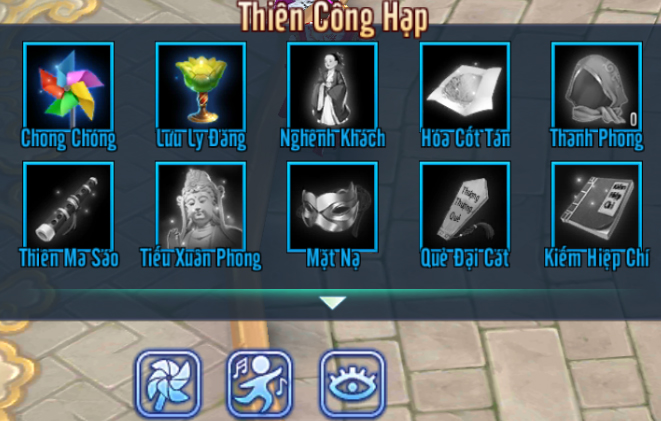Toggle the eye visibility button
Viewport: 661px width, 421px height.
coord(352,382)
